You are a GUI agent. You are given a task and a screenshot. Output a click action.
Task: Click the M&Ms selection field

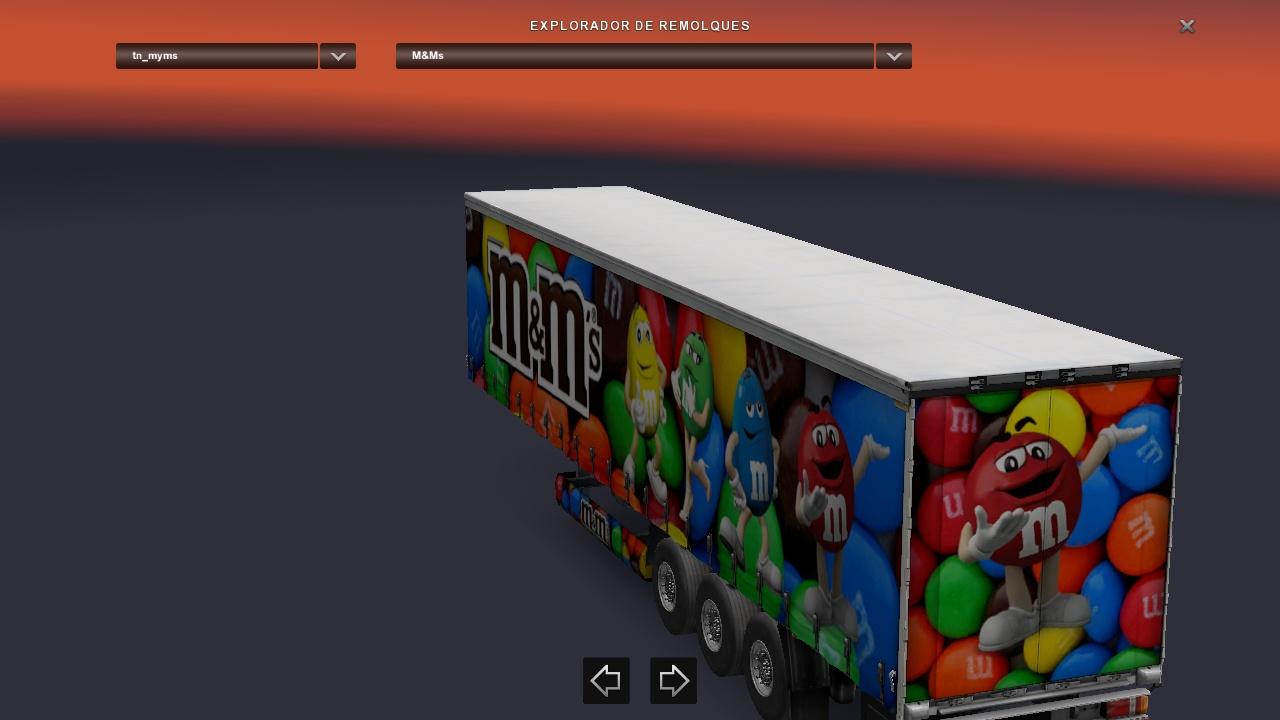click(634, 56)
